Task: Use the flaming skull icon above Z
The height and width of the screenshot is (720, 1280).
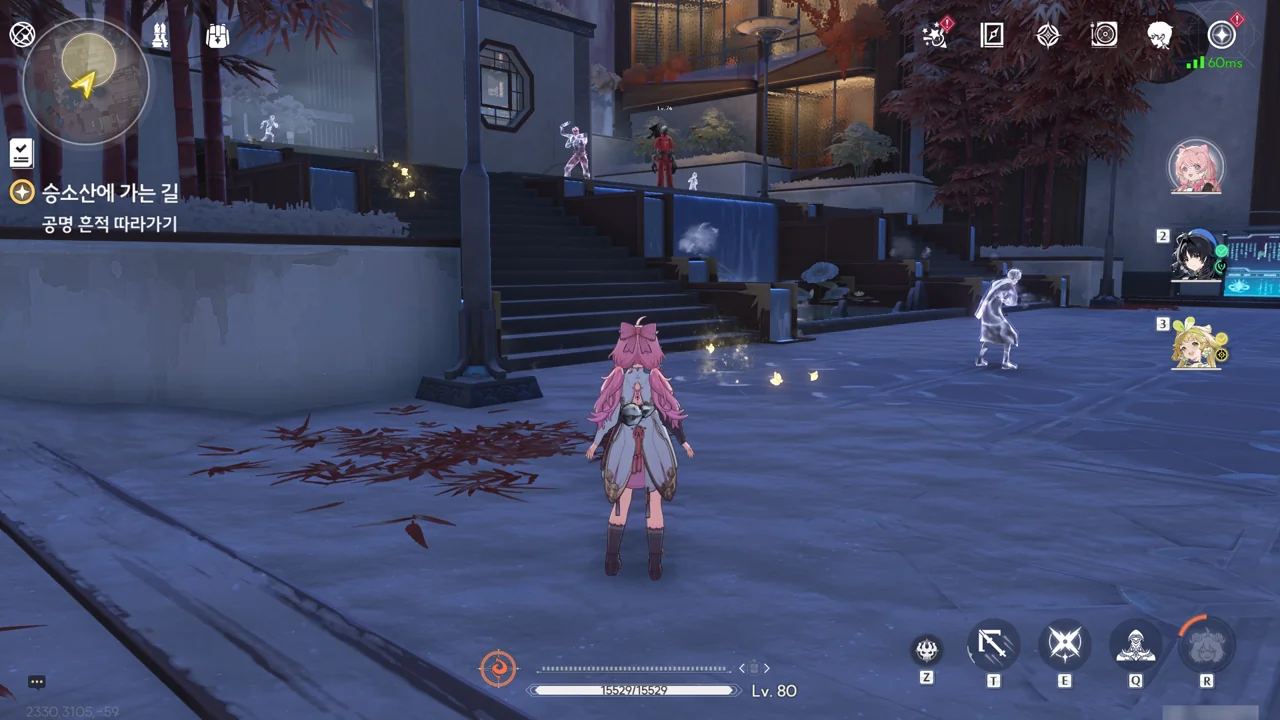Action: point(927,651)
